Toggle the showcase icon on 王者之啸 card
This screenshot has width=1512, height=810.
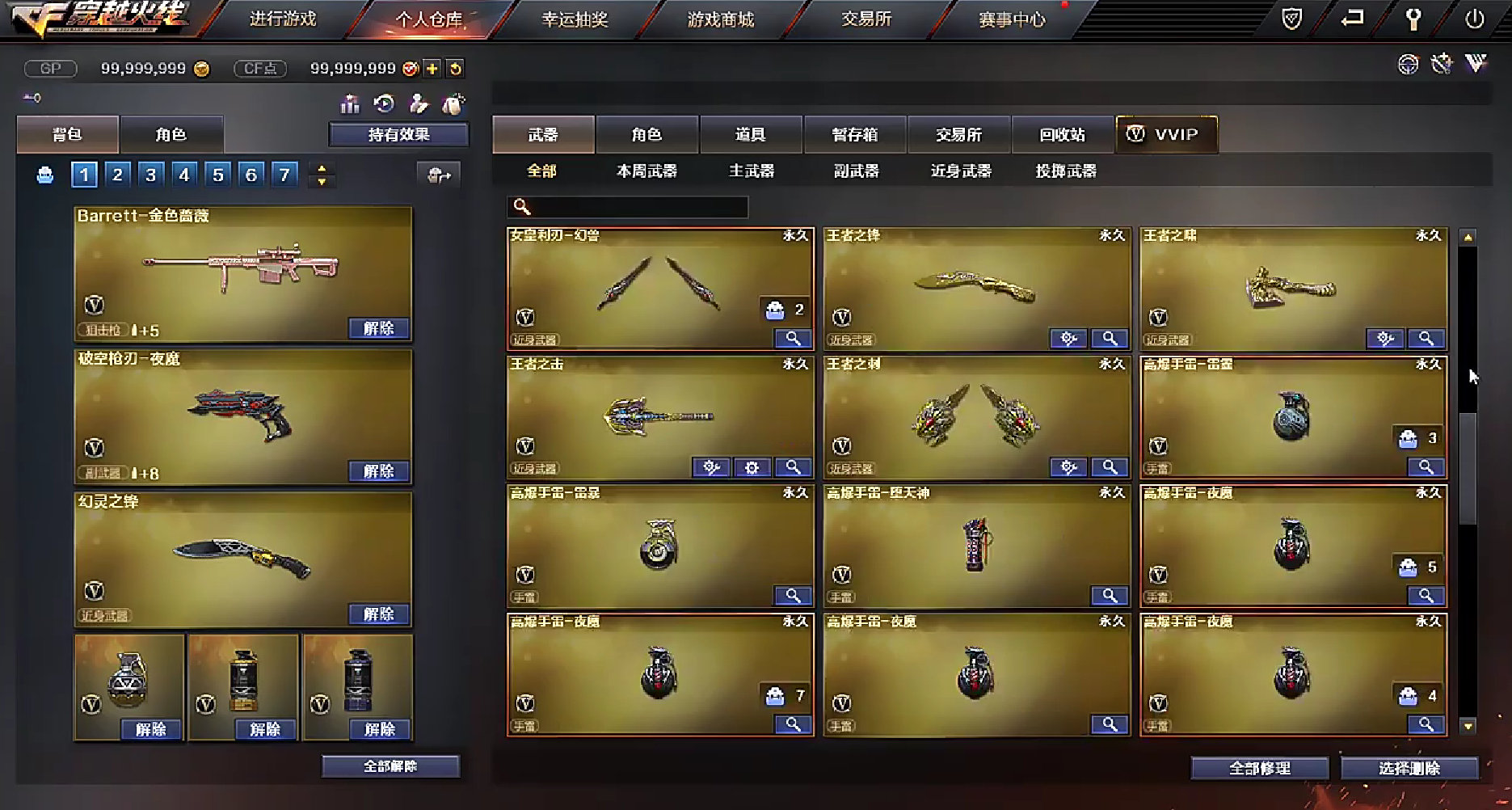[x=1384, y=339]
